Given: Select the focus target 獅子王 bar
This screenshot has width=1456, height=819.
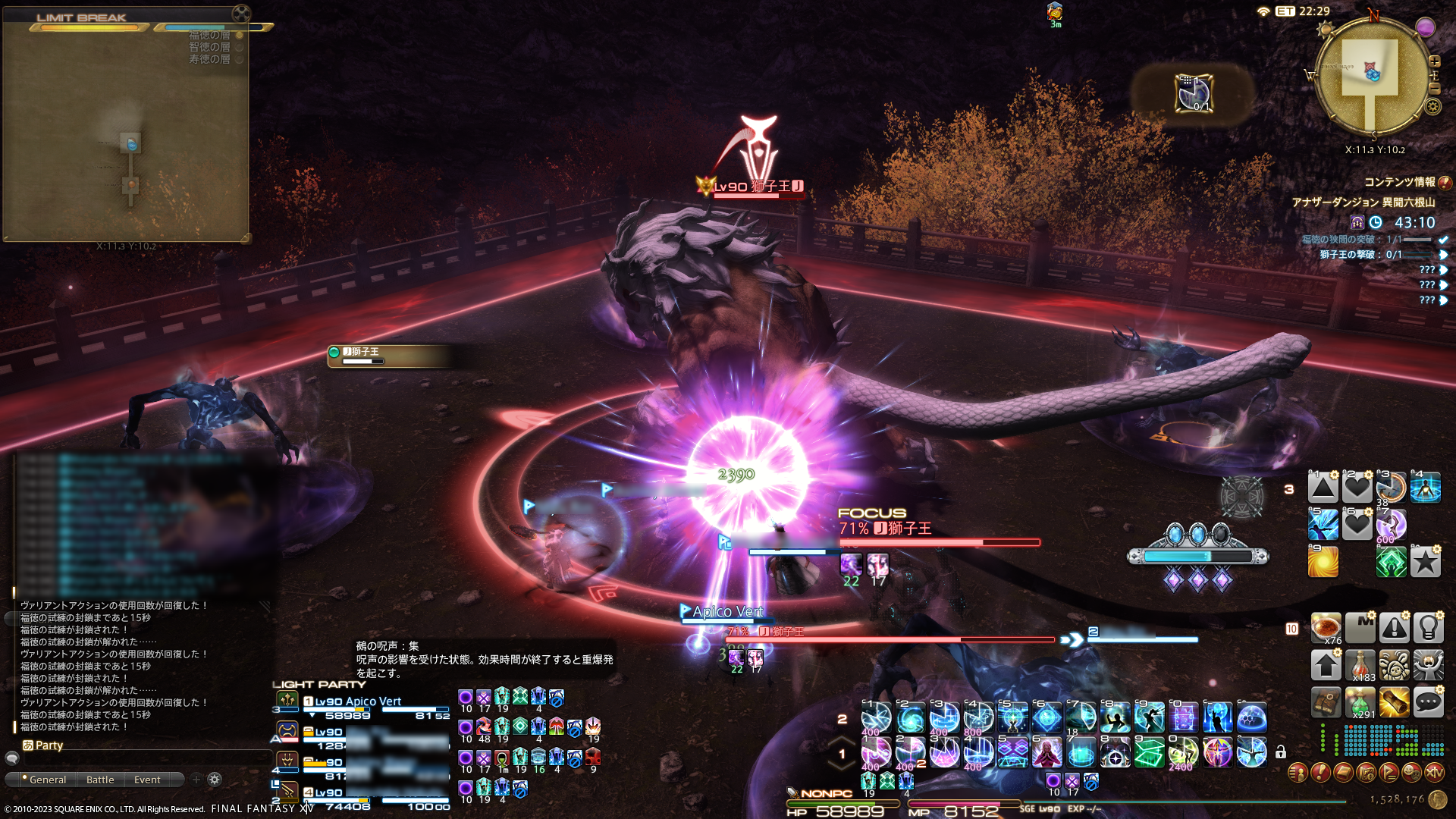Looking at the screenshot, I should [x=939, y=541].
